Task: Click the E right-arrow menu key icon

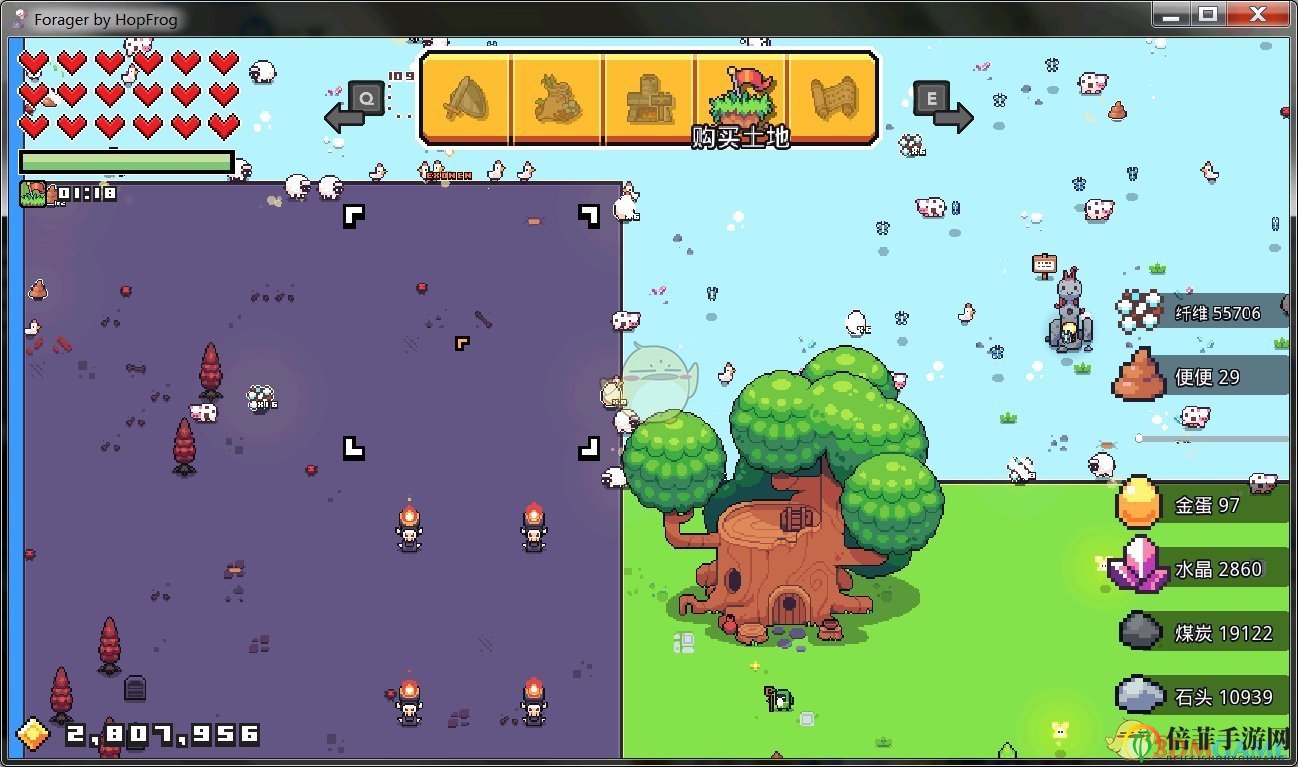Action: pos(930,97)
